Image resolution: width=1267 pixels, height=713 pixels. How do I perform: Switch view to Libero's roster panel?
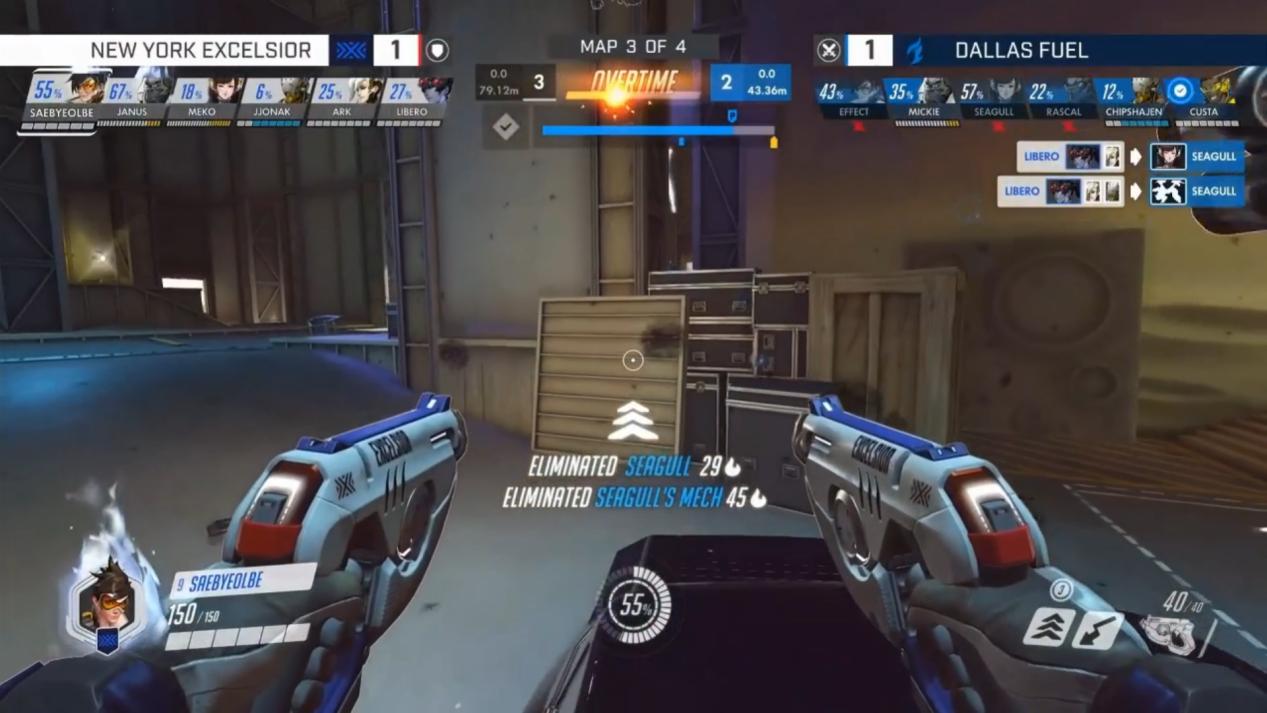click(411, 98)
